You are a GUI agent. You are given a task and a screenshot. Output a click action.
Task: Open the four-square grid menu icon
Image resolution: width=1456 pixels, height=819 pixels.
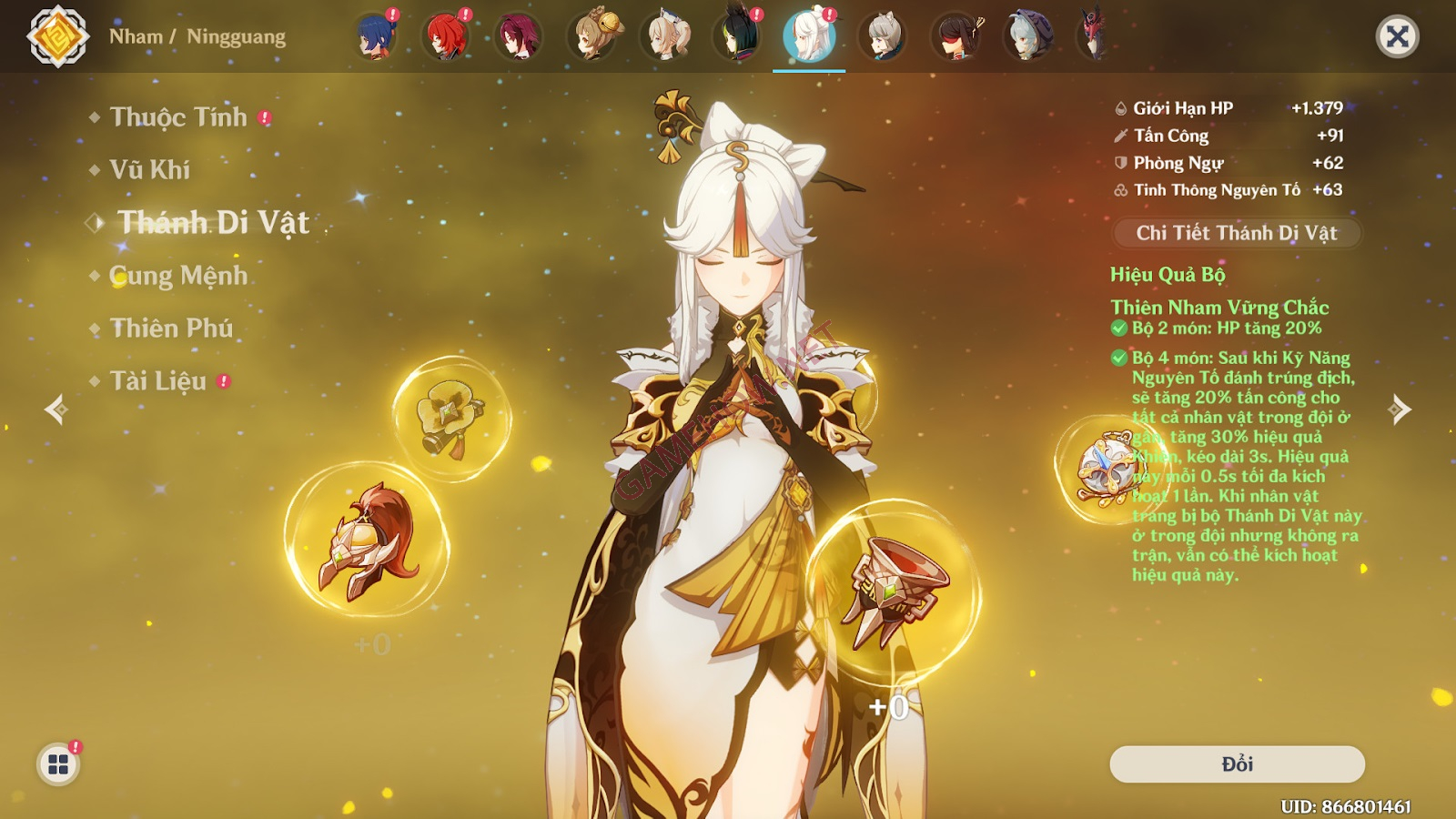(58, 764)
